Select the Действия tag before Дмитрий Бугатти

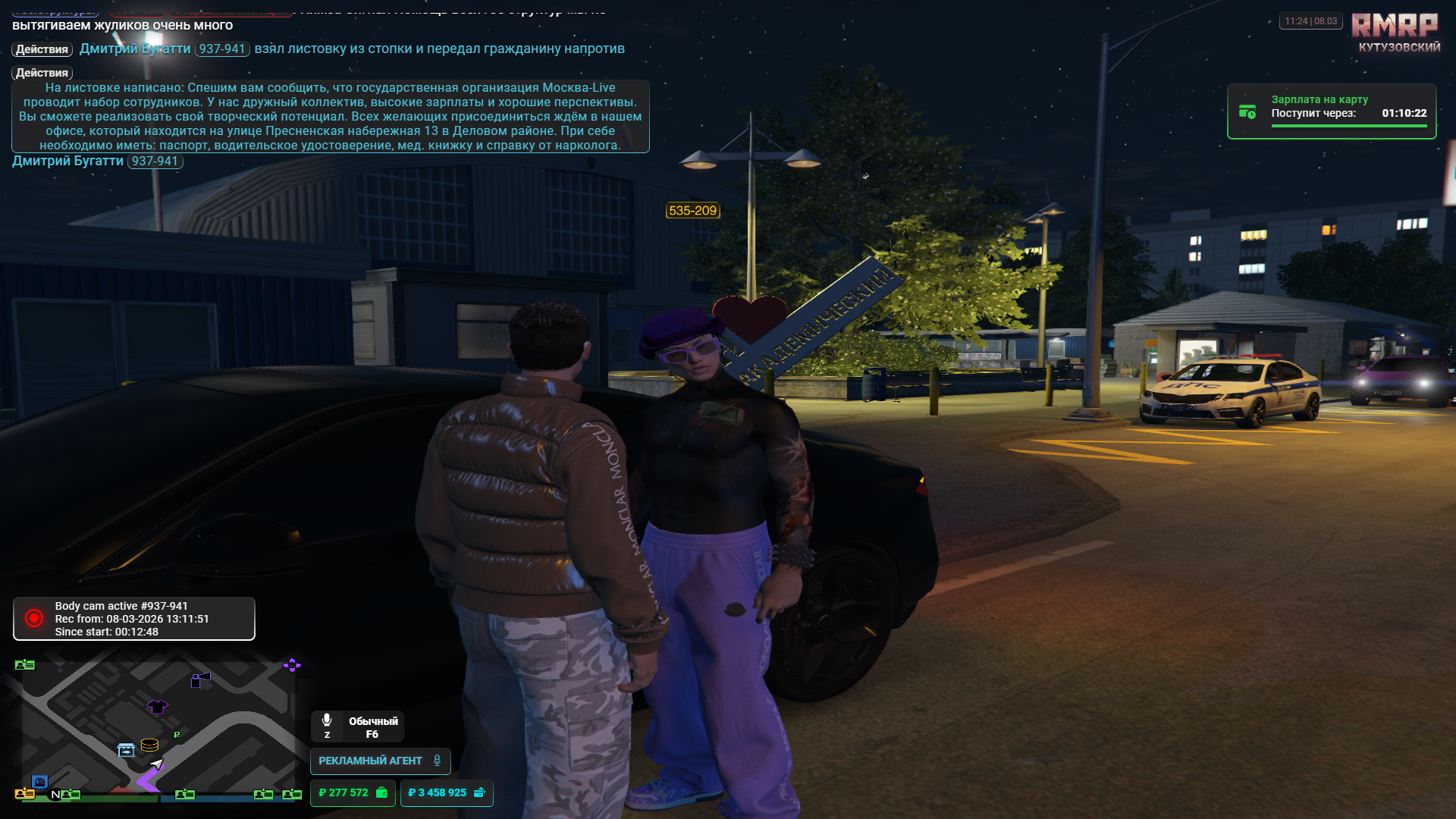[x=42, y=49]
